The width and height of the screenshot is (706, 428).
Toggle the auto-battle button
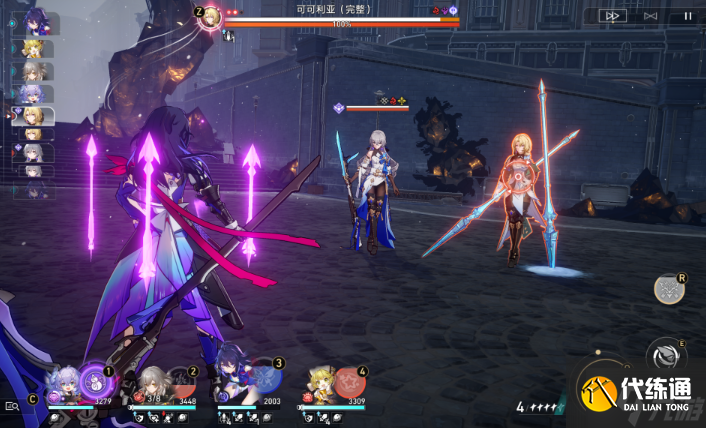pos(651,15)
